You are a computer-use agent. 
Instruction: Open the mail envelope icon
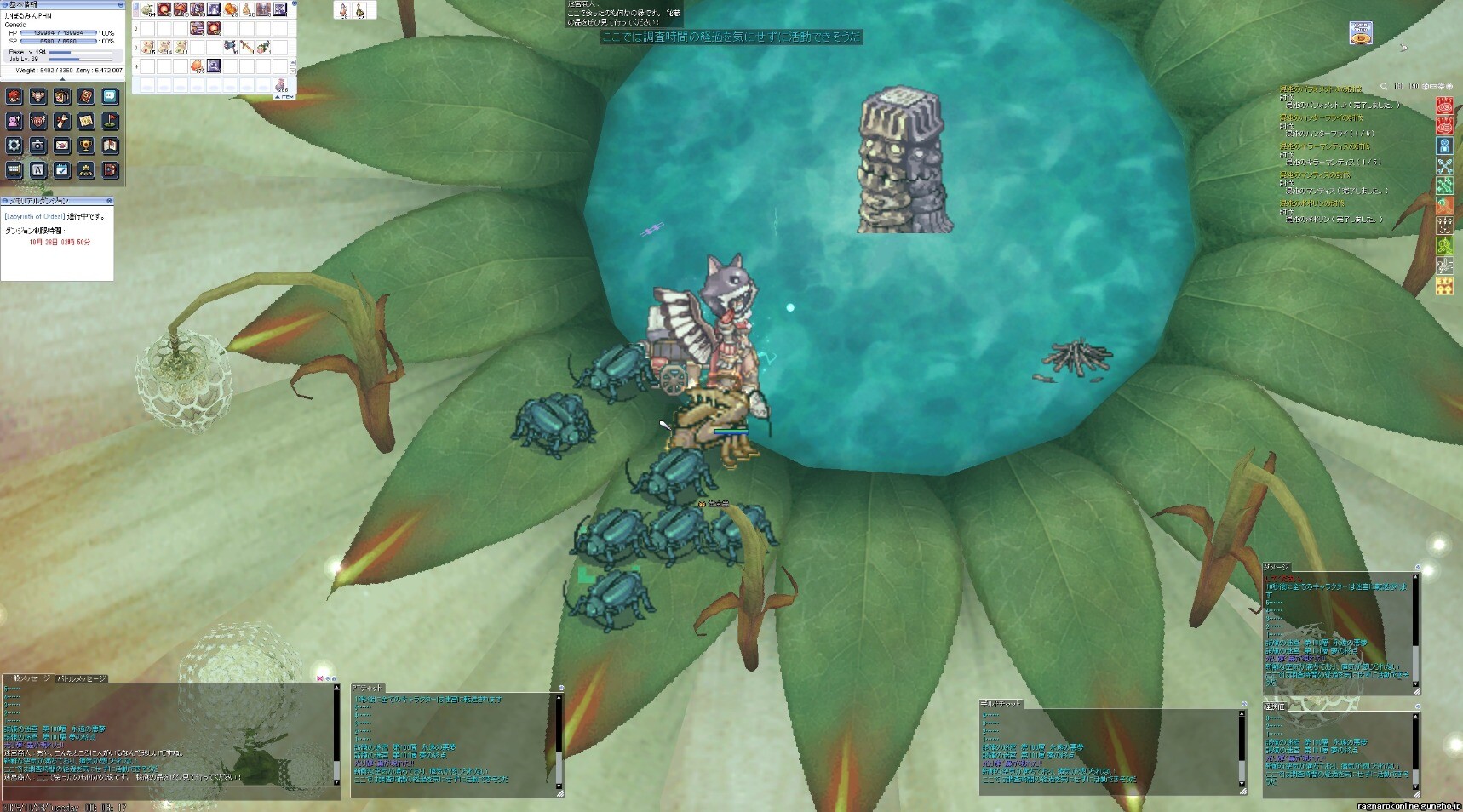(x=62, y=146)
